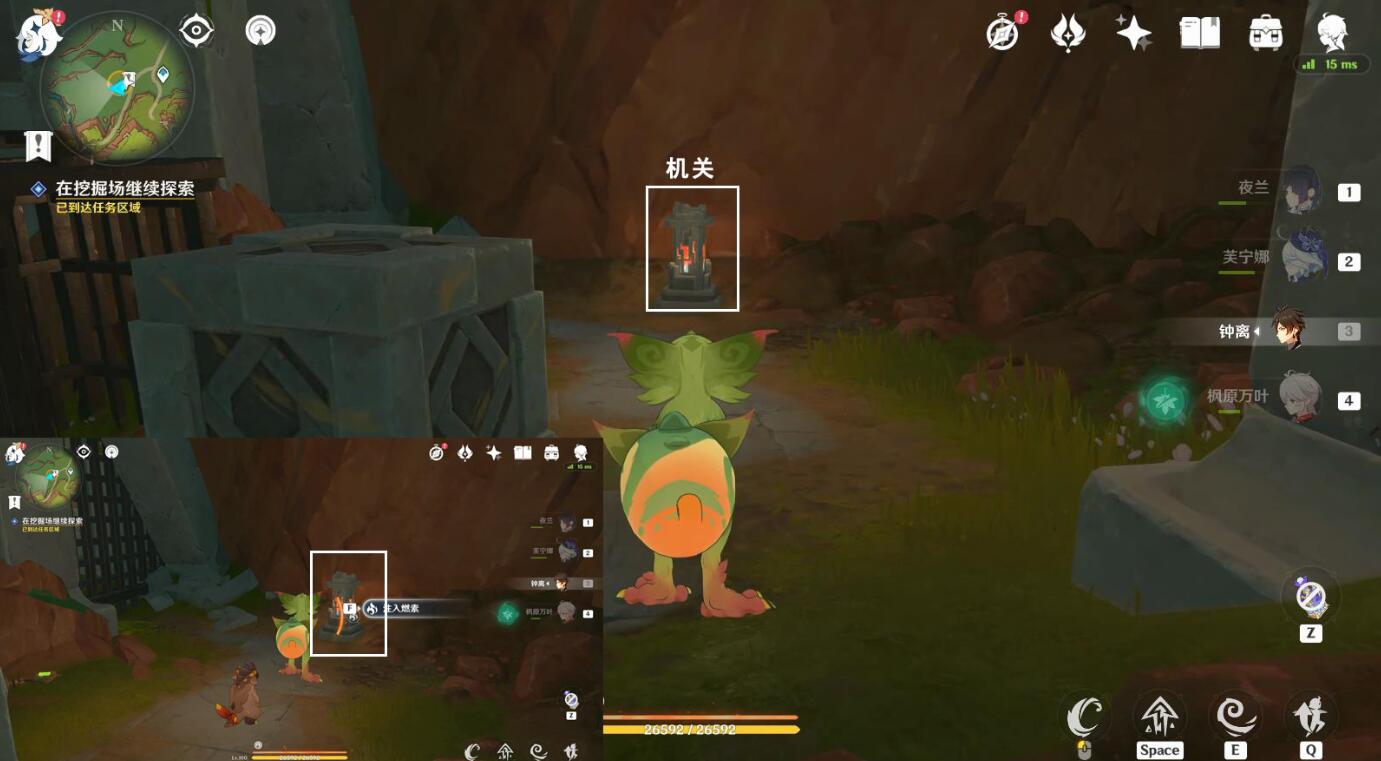Viewport: 1381px width, 761px height.
Task: Open the Adventurer Handbook book icon
Action: tap(1199, 32)
